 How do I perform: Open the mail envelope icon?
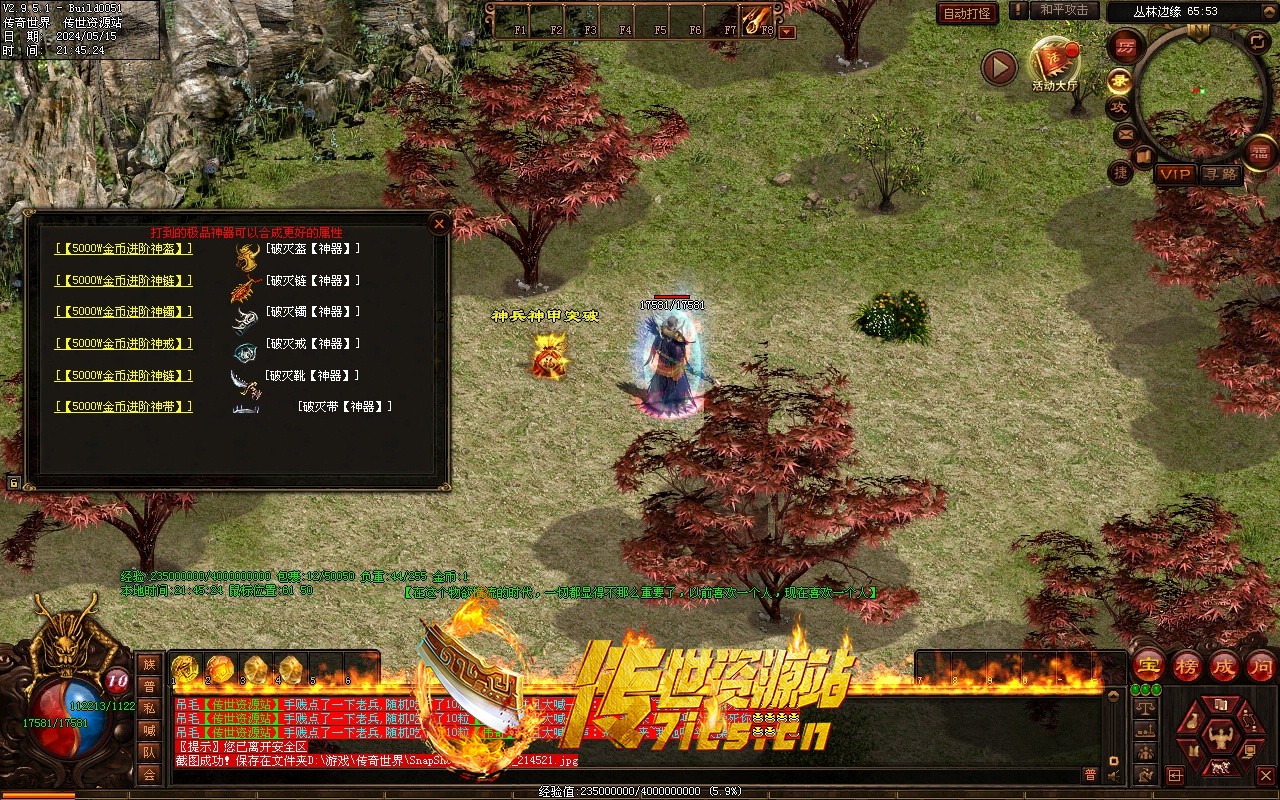pos(1126,134)
